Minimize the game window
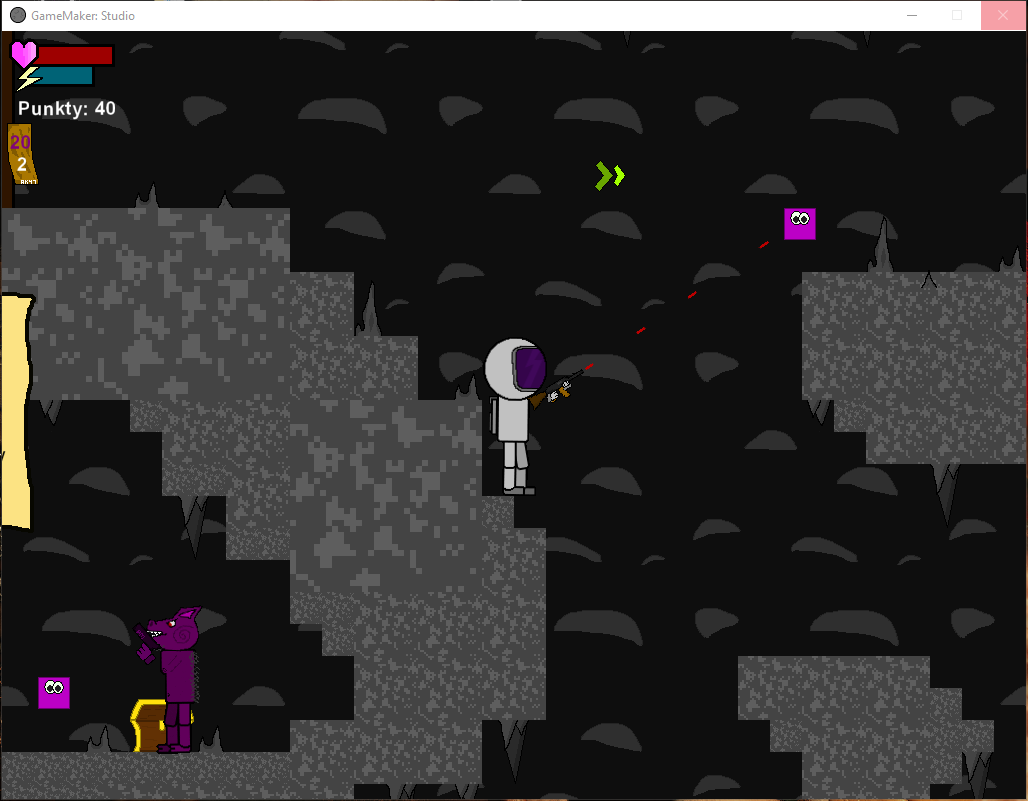Screen dimensions: 1028x801 click(x=911, y=16)
